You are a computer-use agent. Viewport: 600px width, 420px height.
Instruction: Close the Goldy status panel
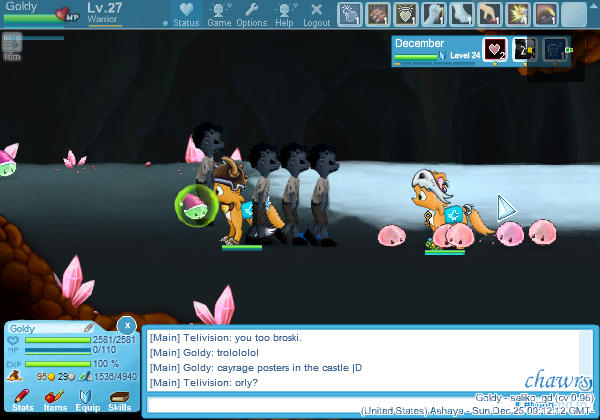click(126, 325)
